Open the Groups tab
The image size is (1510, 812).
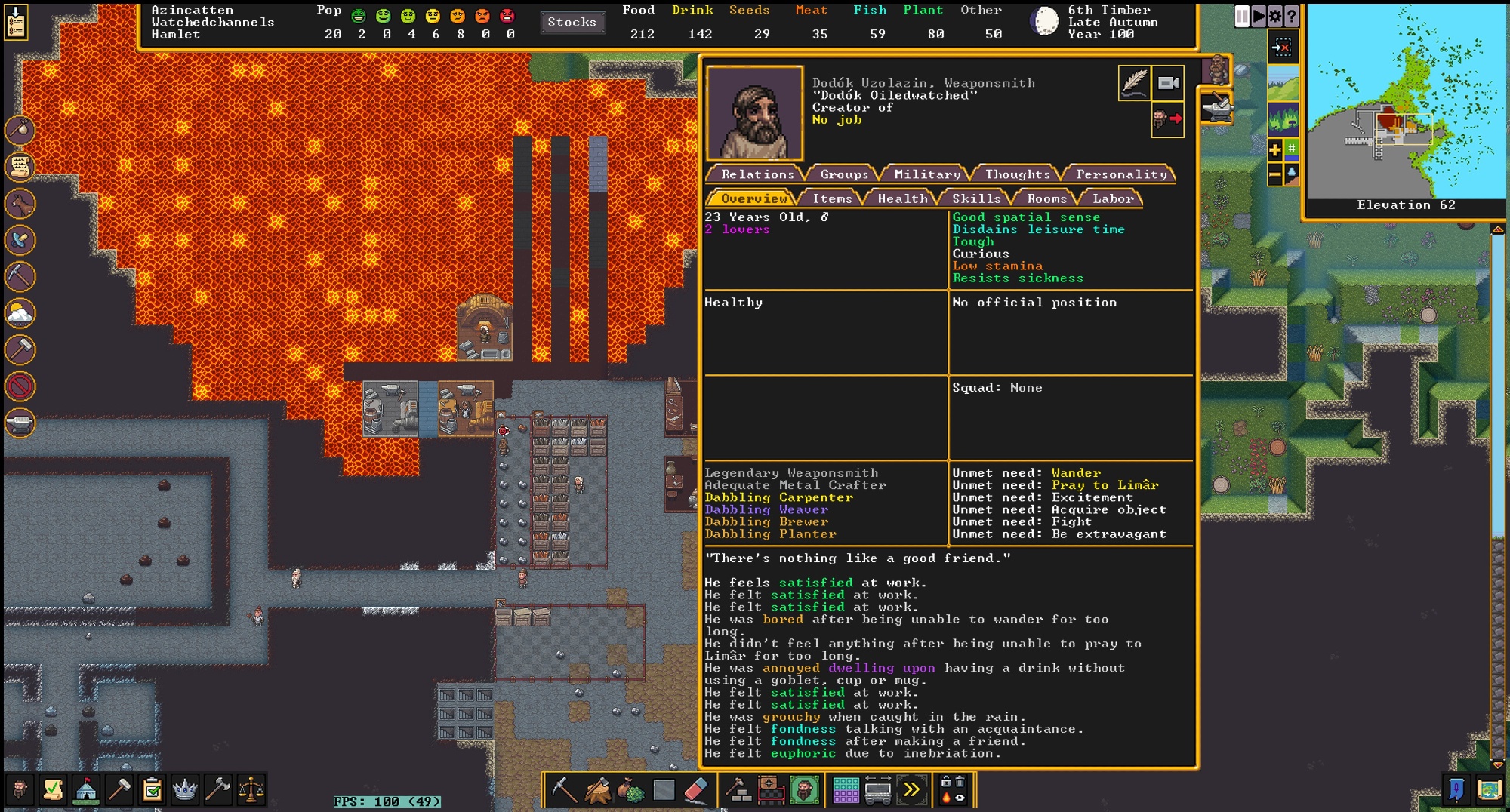pyautogui.click(x=843, y=174)
